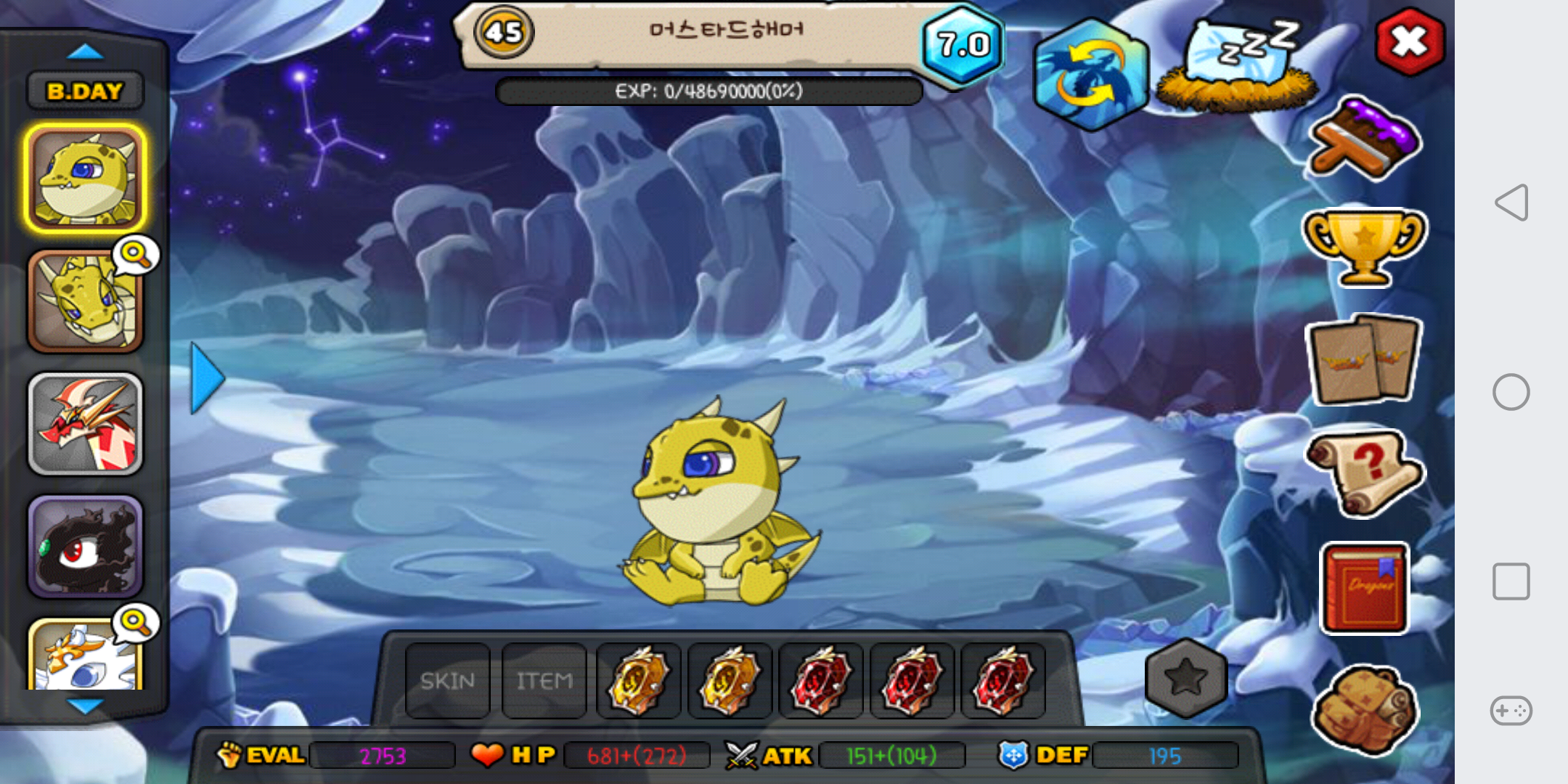Screen dimensions: 1568x784
Task: Show the question mark scroll help
Action: pyautogui.click(x=1364, y=472)
